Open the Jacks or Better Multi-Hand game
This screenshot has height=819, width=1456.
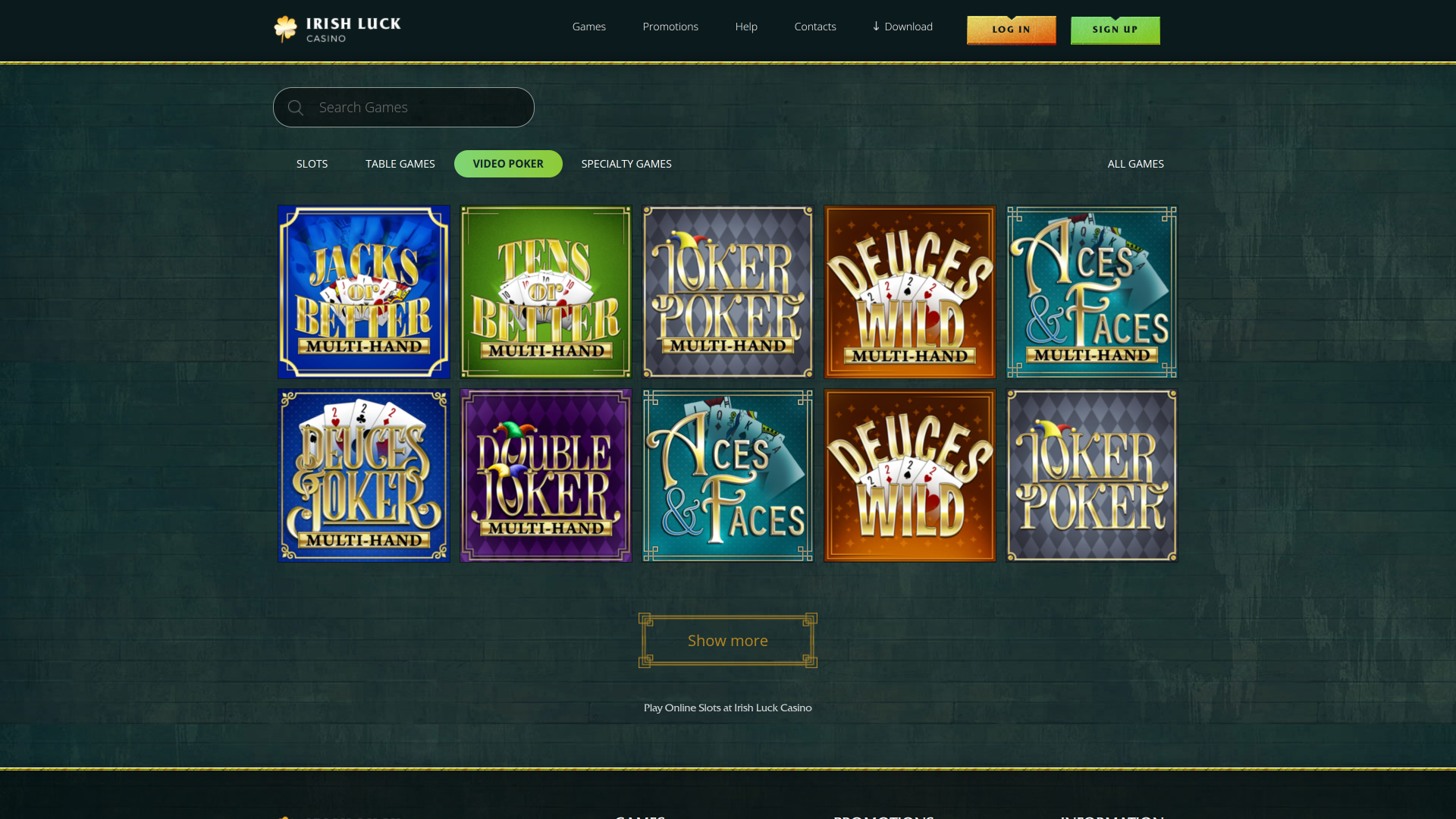click(364, 292)
